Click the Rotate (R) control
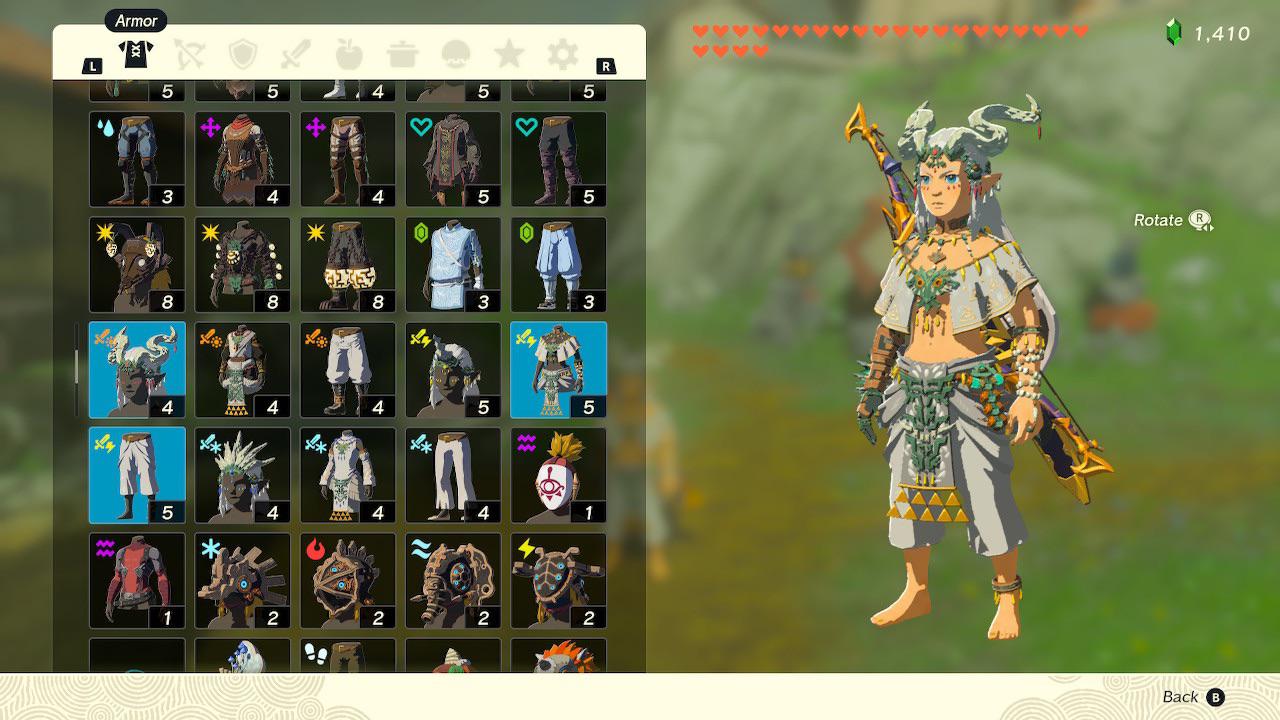Image resolution: width=1280 pixels, height=720 pixels. 1170,220
